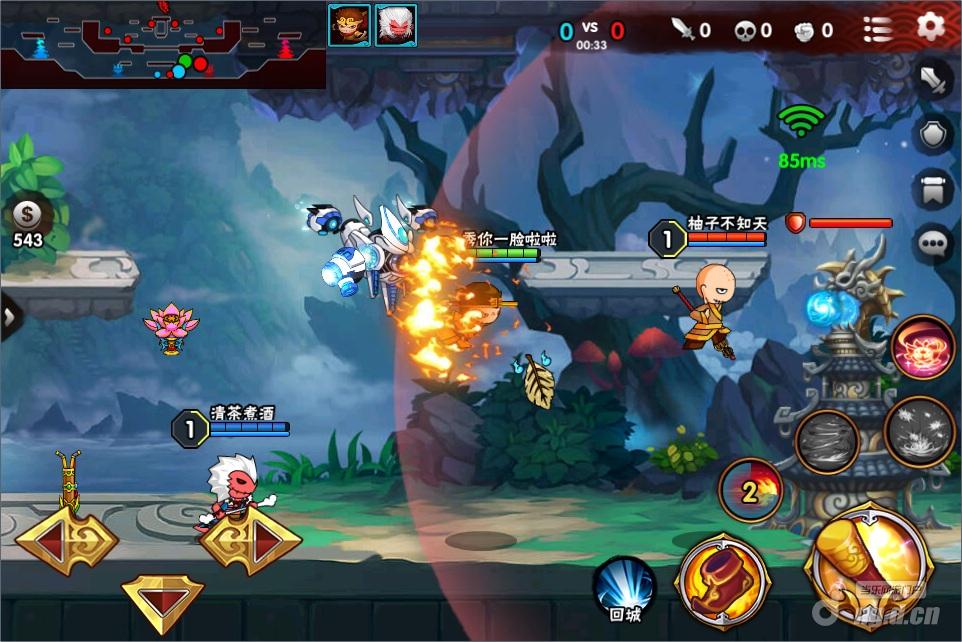Open the gear settings menu
This screenshot has height=642, width=962.
[931, 27]
